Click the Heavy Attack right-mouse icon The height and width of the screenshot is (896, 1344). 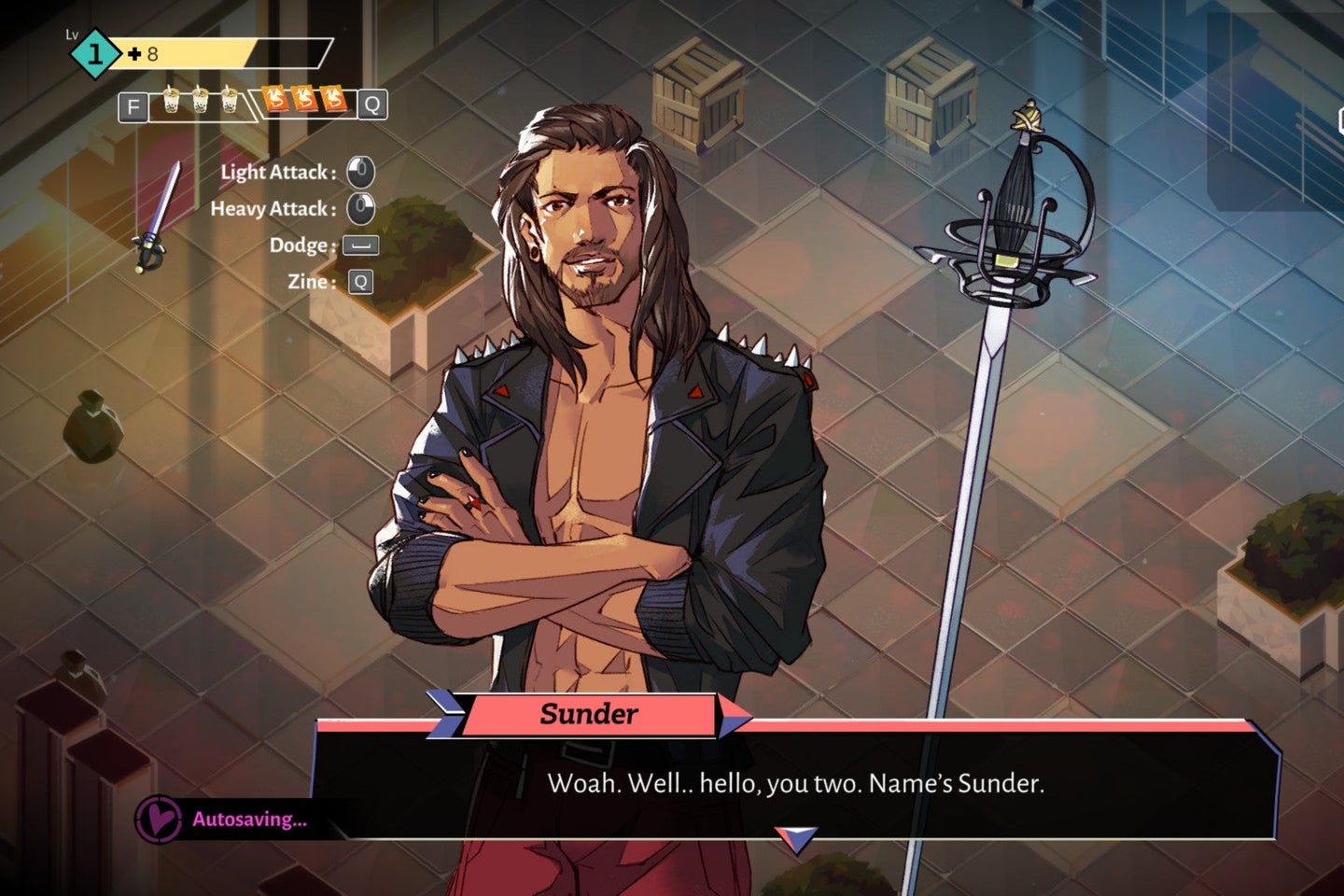pos(358,207)
